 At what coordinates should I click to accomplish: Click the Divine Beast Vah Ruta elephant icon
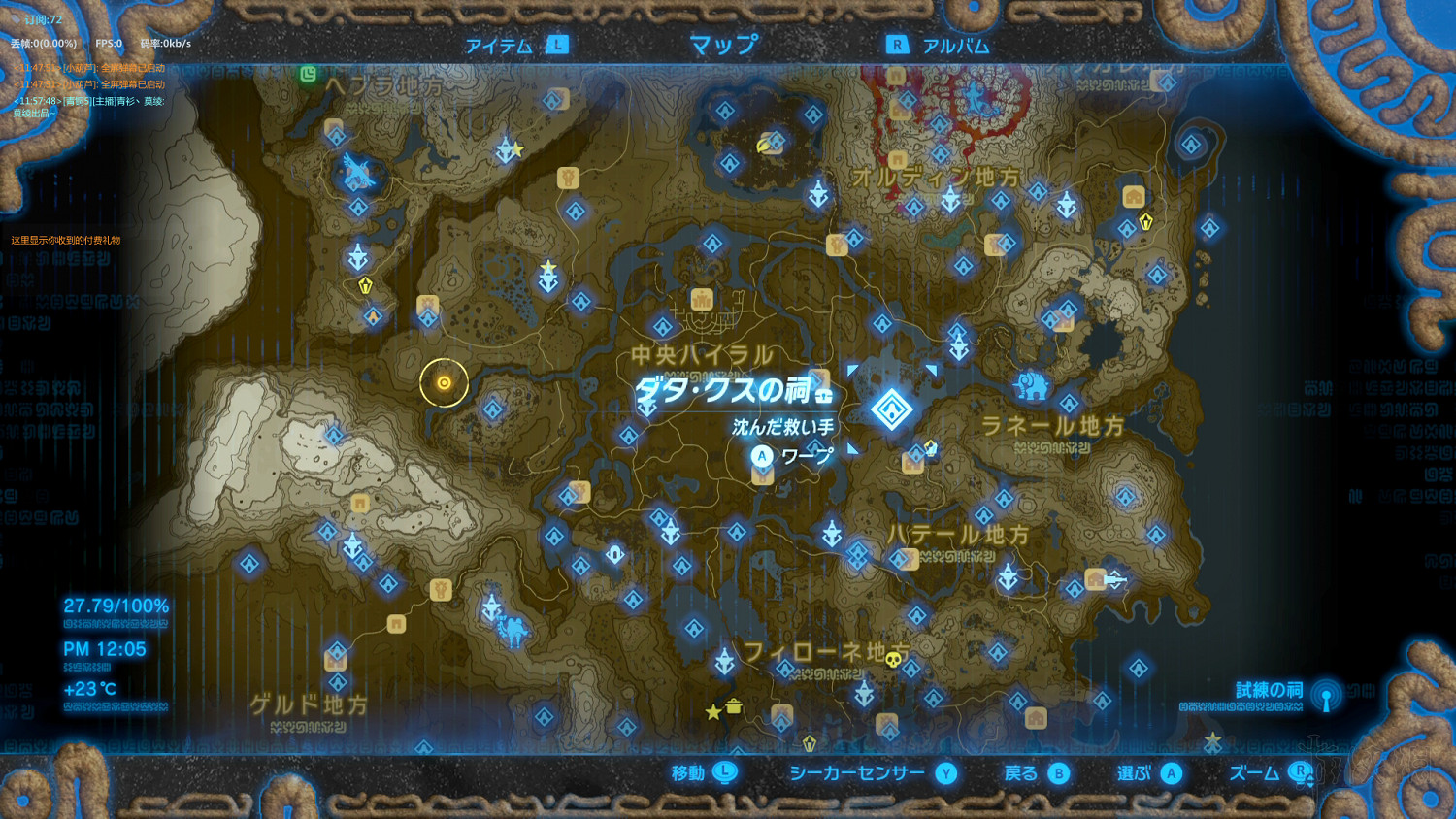click(x=1032, y=386)
